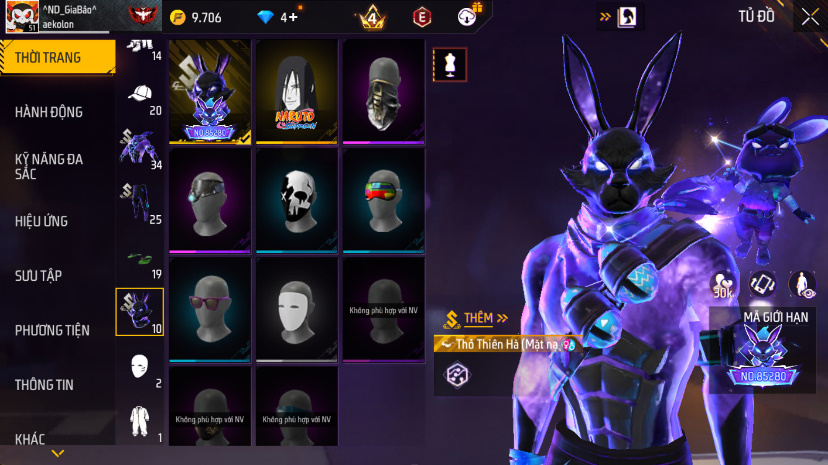The image size is (828, 465).
Task: Select the white skull face mask
Action: [x=297, y=200]
